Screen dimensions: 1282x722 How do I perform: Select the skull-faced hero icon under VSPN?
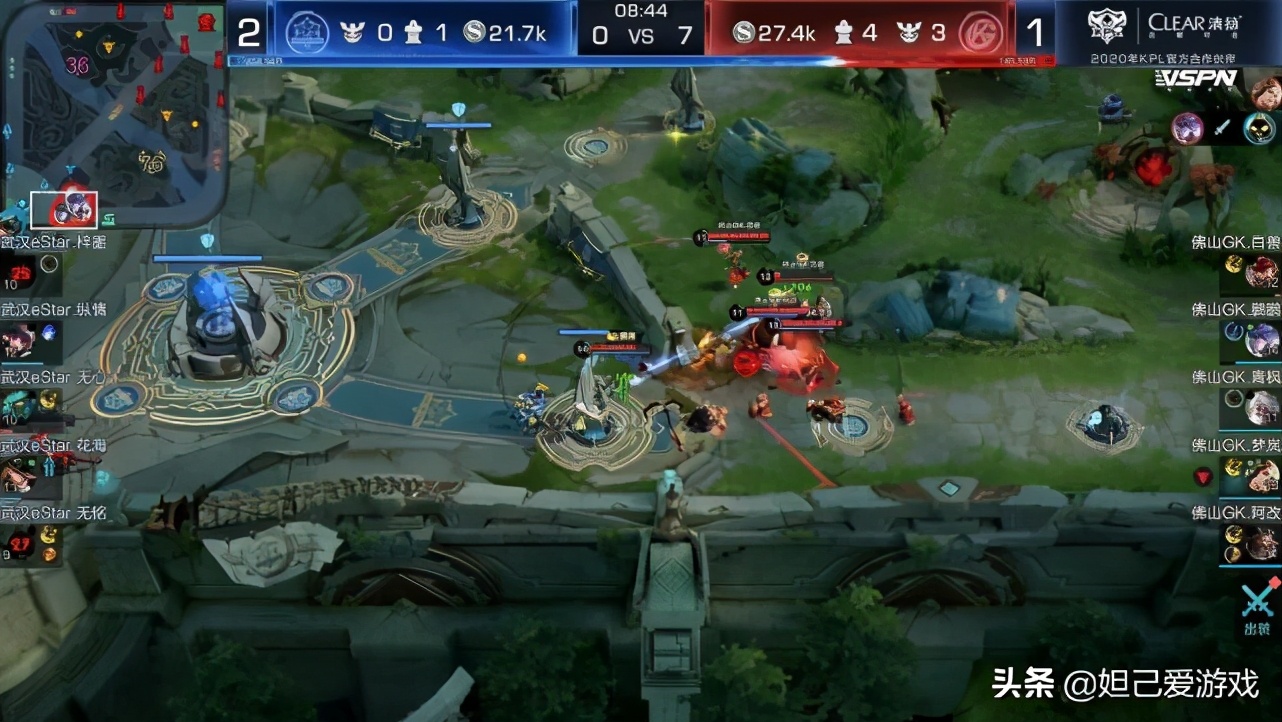1259,128
